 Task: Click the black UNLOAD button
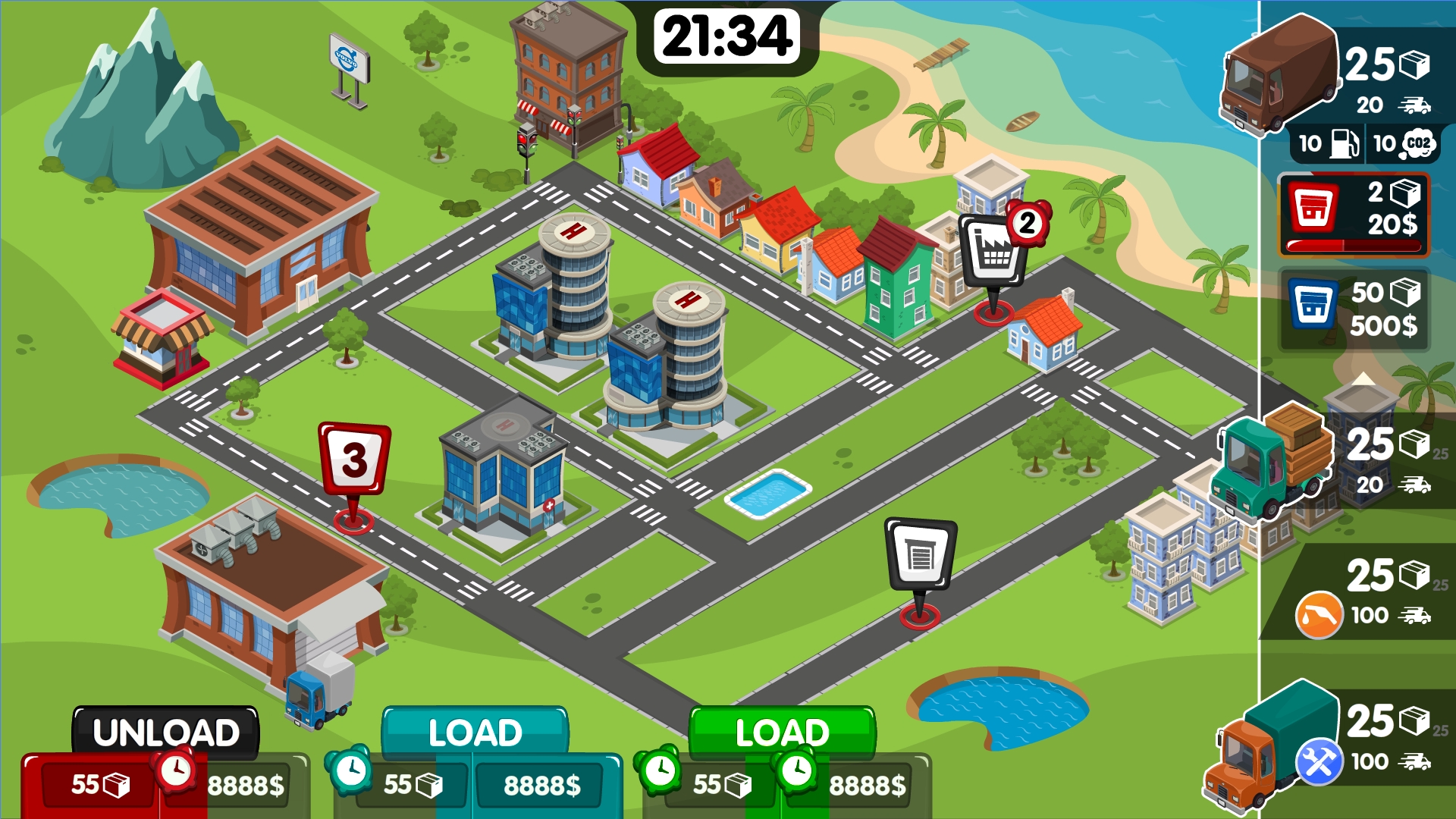pos(166,732)
